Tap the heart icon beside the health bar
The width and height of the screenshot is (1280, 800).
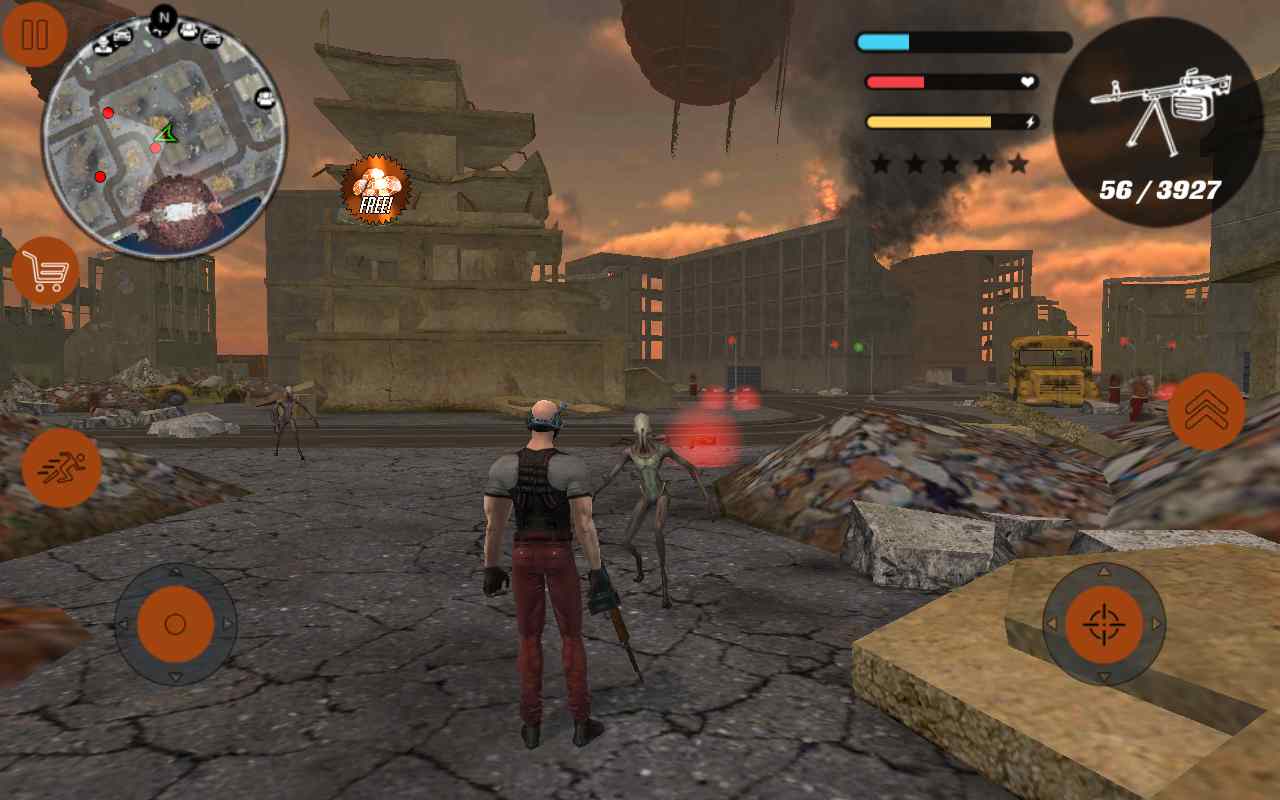point(1028,82)
